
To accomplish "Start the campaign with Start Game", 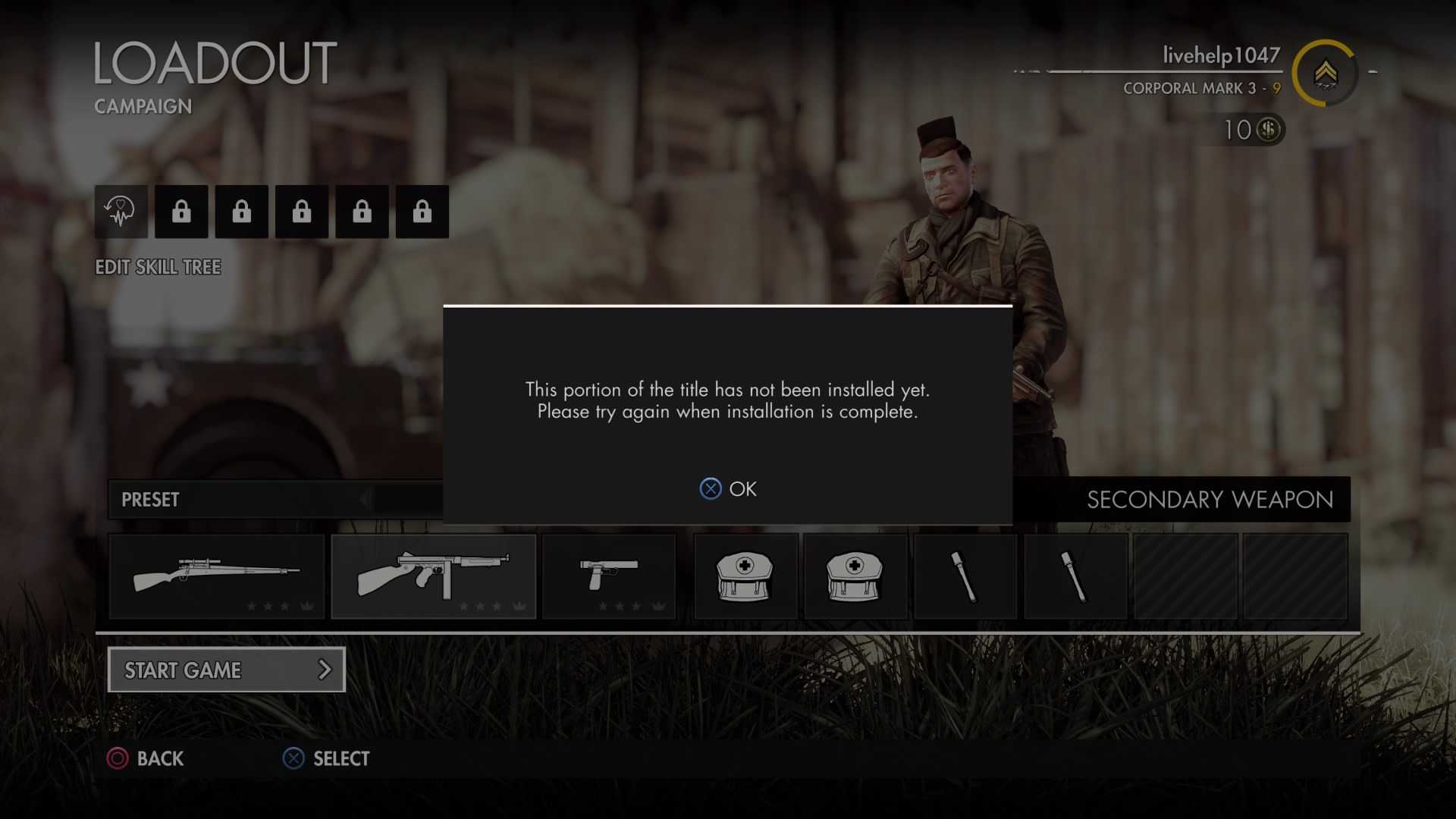I will coord(226,670).
